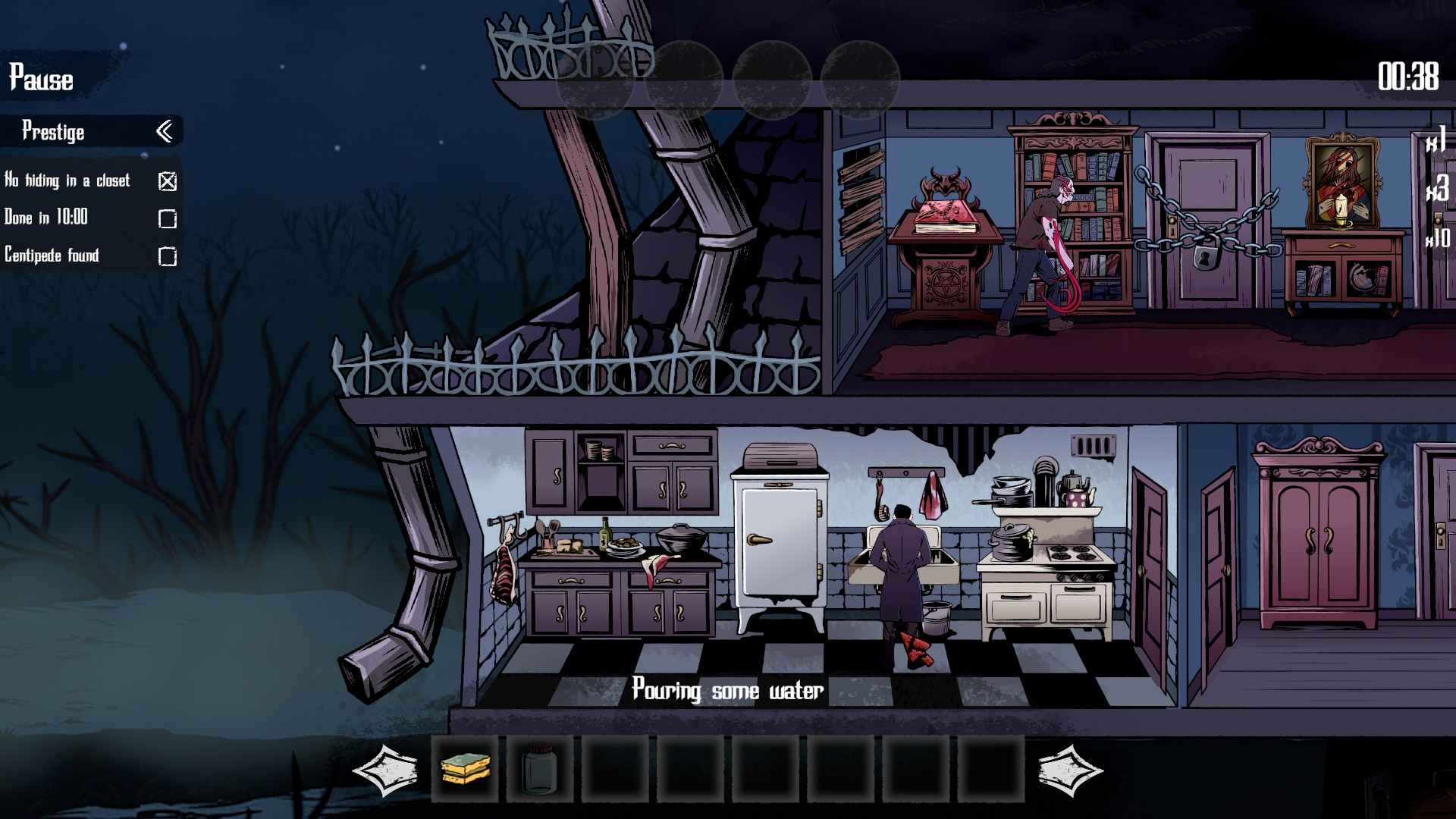The width and height of the screenshot is (1456, 819).
Task: Click the right inventory arrow
Action: 1069,770
